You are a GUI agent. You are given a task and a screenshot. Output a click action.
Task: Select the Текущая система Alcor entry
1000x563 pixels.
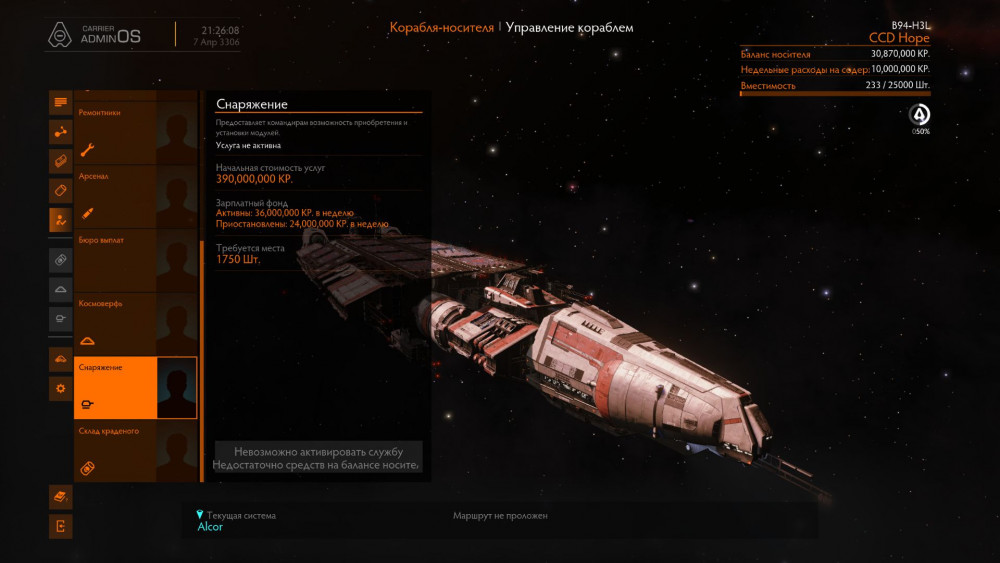click(236, 521)
